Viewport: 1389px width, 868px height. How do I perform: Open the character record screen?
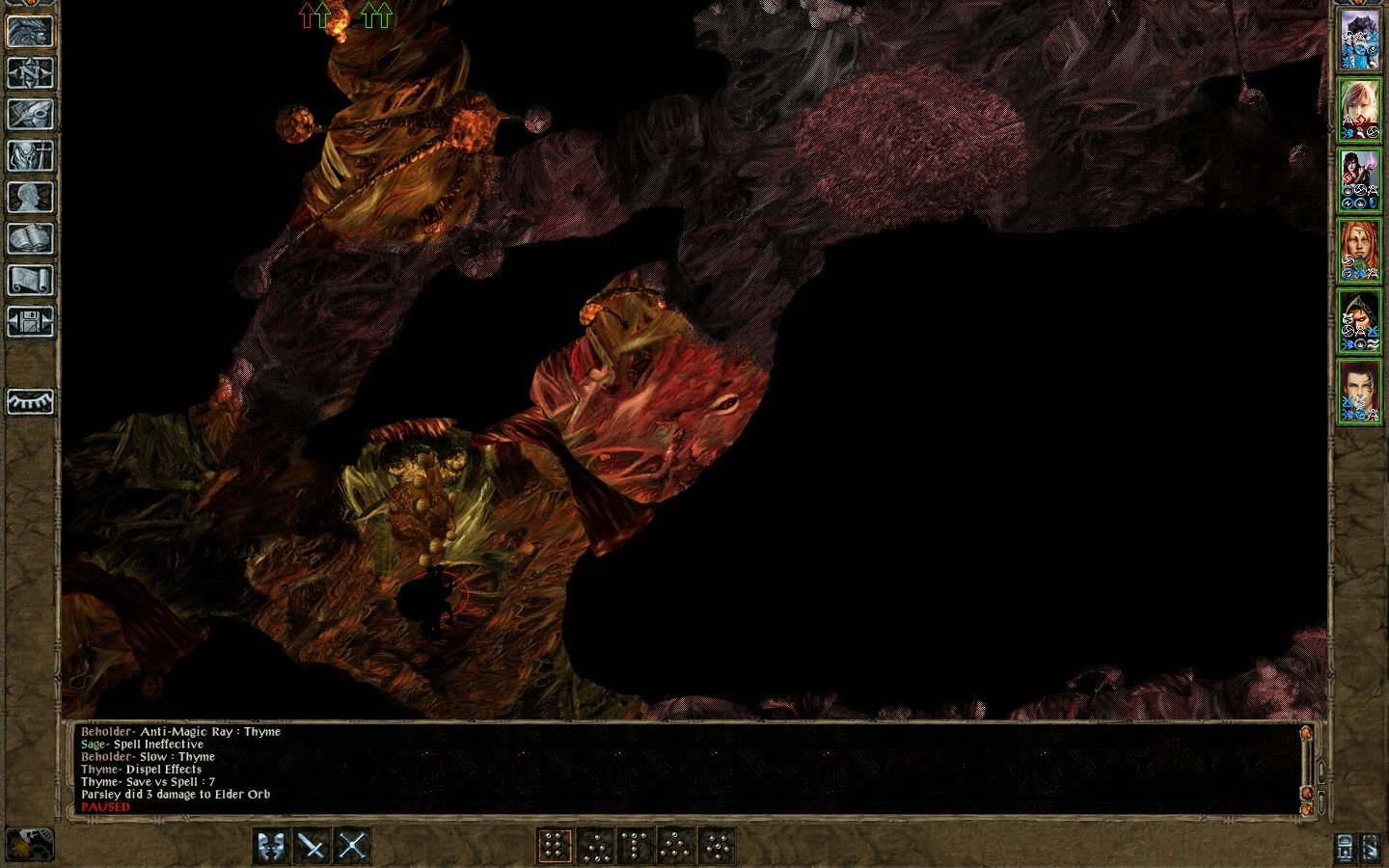pos(31,196)
